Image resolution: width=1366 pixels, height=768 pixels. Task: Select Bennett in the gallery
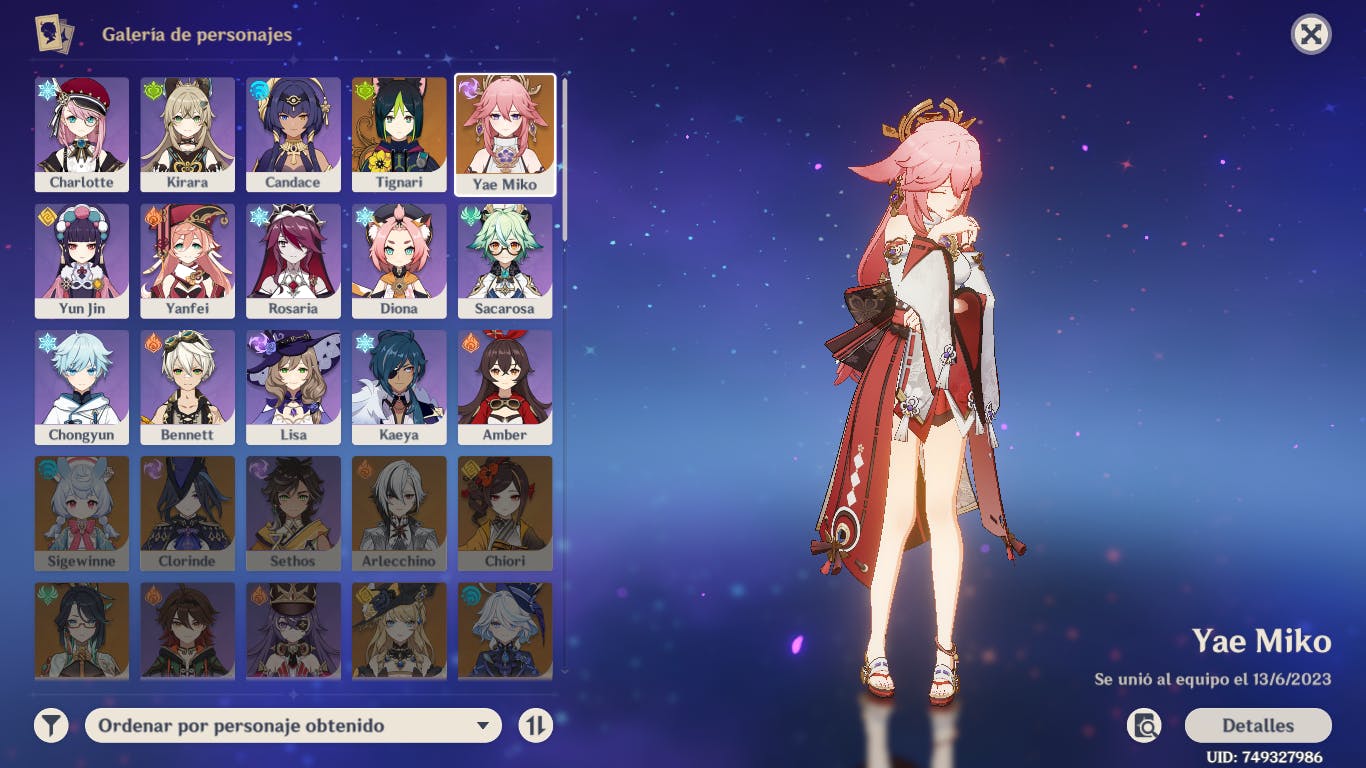(188, 387)
